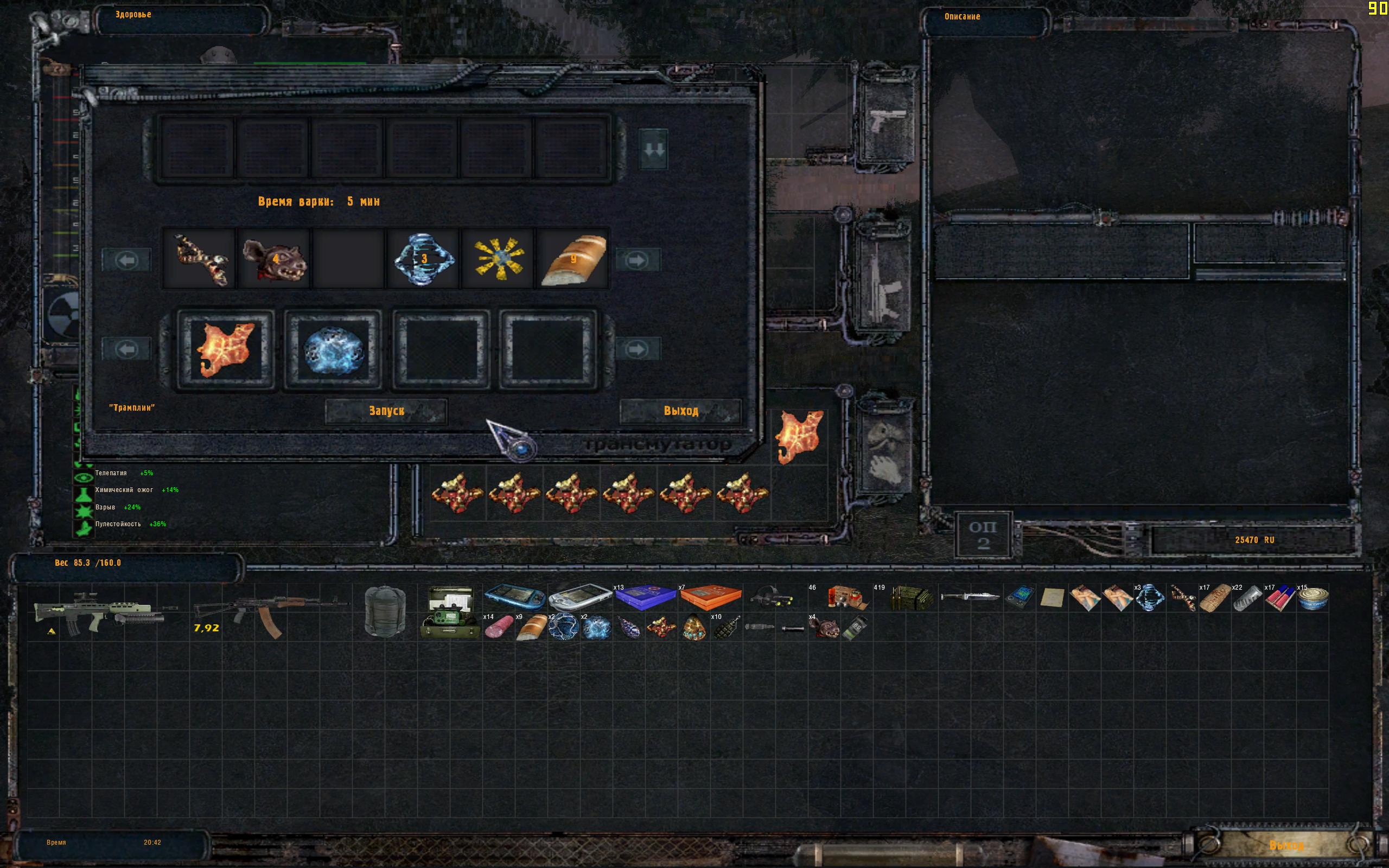This screenshot has width=1389, height=868.
Task: Choose the blue crystal ingredient
Action: [x=424, y=258]
